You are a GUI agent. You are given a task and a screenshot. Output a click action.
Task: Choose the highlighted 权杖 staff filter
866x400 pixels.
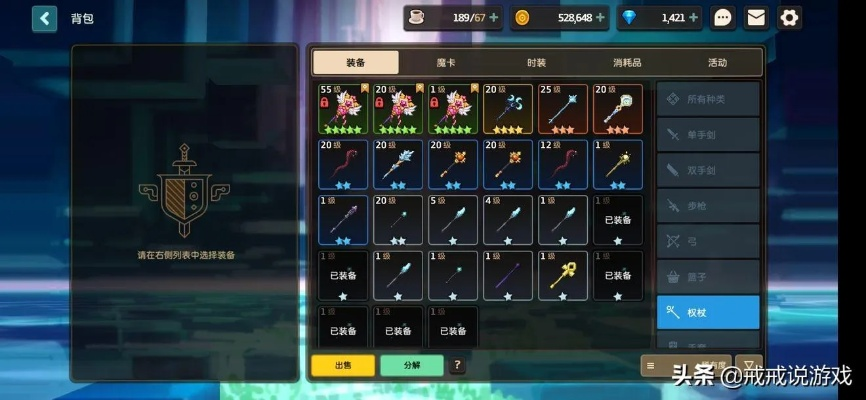[x=708, y=312]
